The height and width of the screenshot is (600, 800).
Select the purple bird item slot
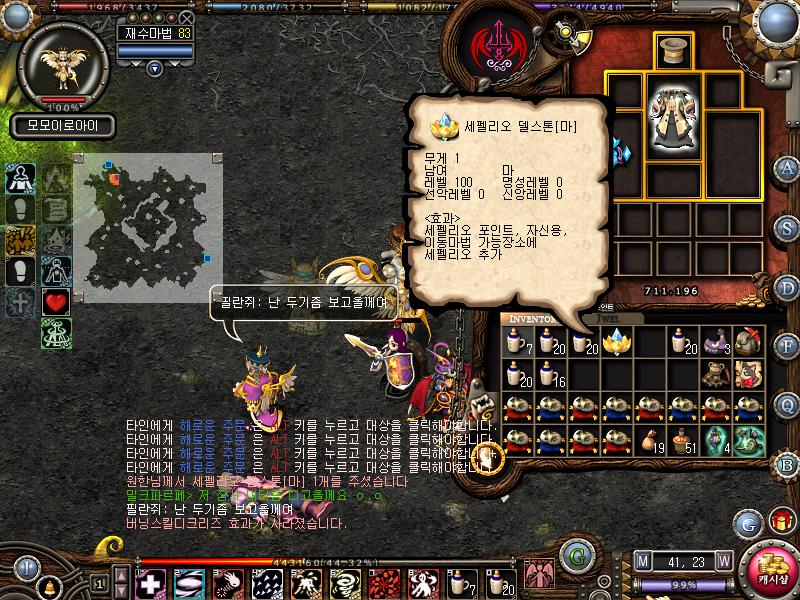[x=716, y=343]
